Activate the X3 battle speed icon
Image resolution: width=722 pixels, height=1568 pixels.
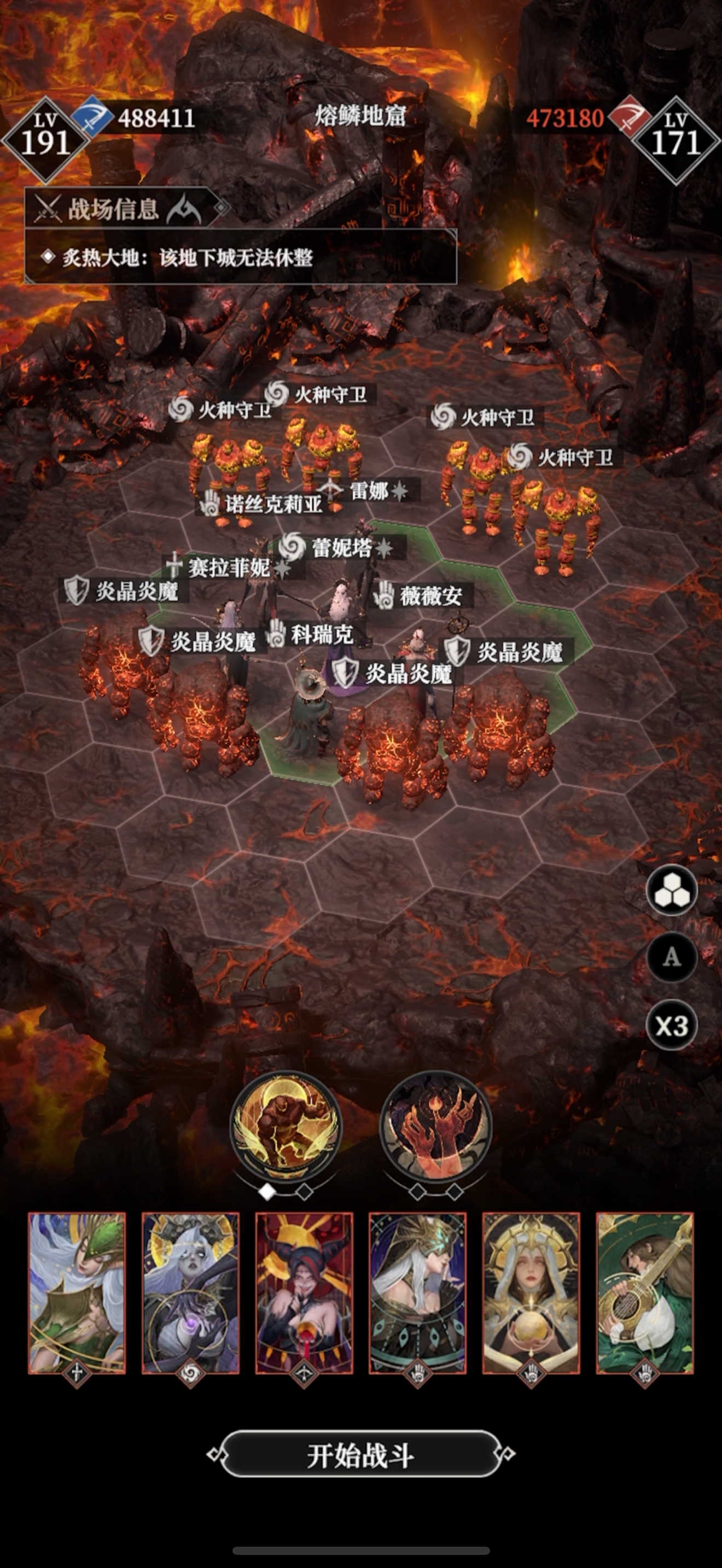(x=672, y=1021)
